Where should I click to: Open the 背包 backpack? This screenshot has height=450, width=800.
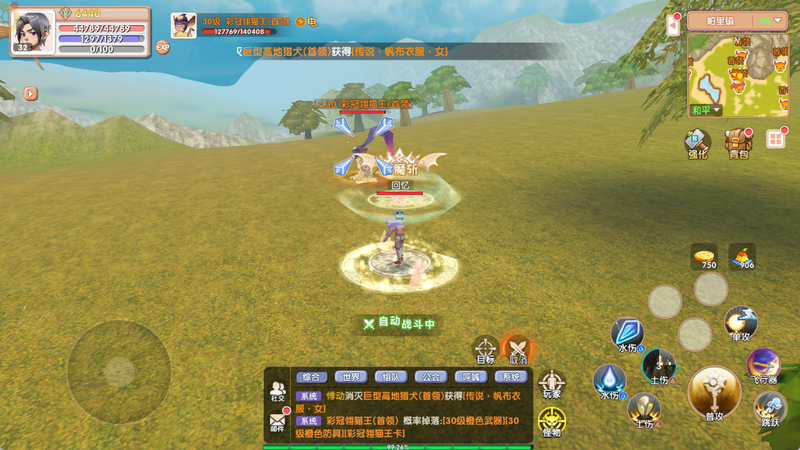coord(738,143)
